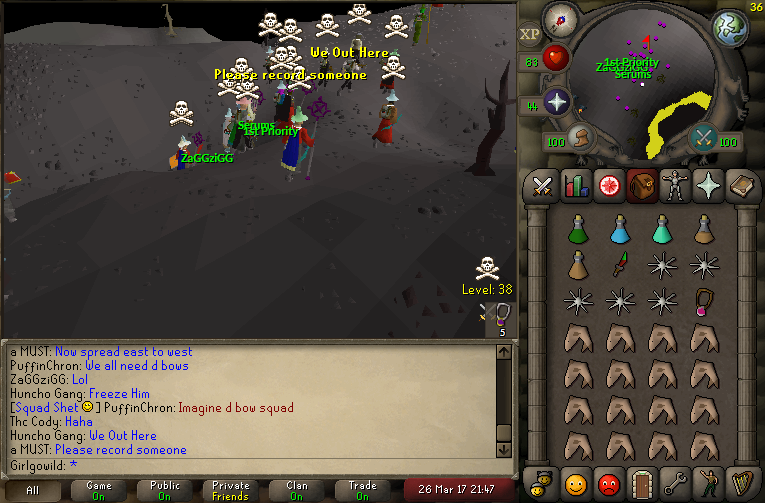765x503 pixels.
Task: Show the Worn Equipment tab
Action: click(673, 187)
